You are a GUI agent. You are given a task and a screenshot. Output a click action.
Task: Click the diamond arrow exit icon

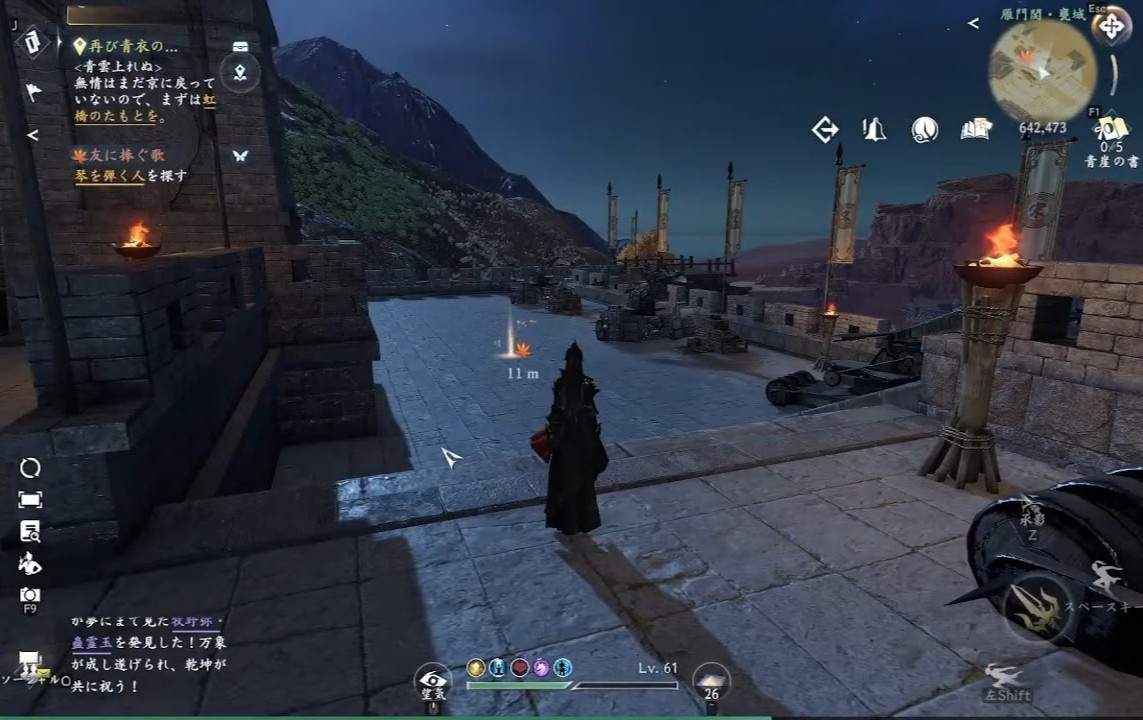pyautogui.click(x=825, y=129)
